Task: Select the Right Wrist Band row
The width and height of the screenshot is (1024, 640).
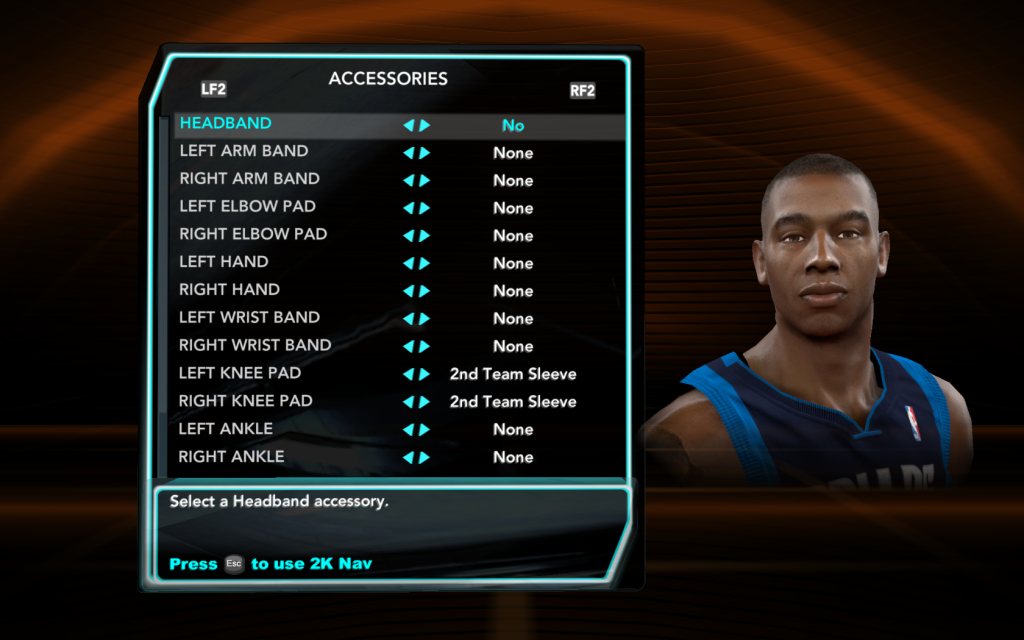Action: [x=255, y=346]
